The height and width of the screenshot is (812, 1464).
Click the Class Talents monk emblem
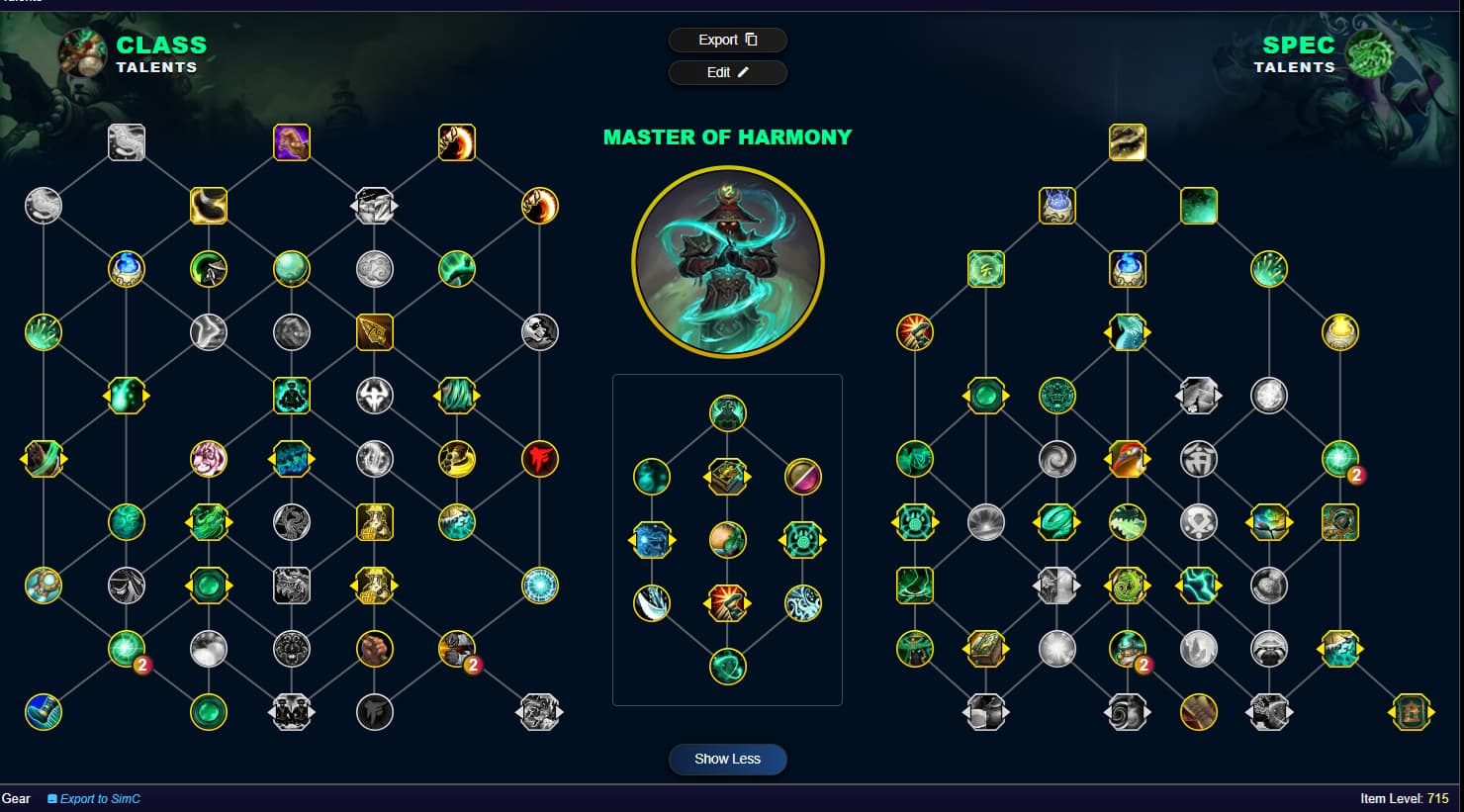[83, 53]
